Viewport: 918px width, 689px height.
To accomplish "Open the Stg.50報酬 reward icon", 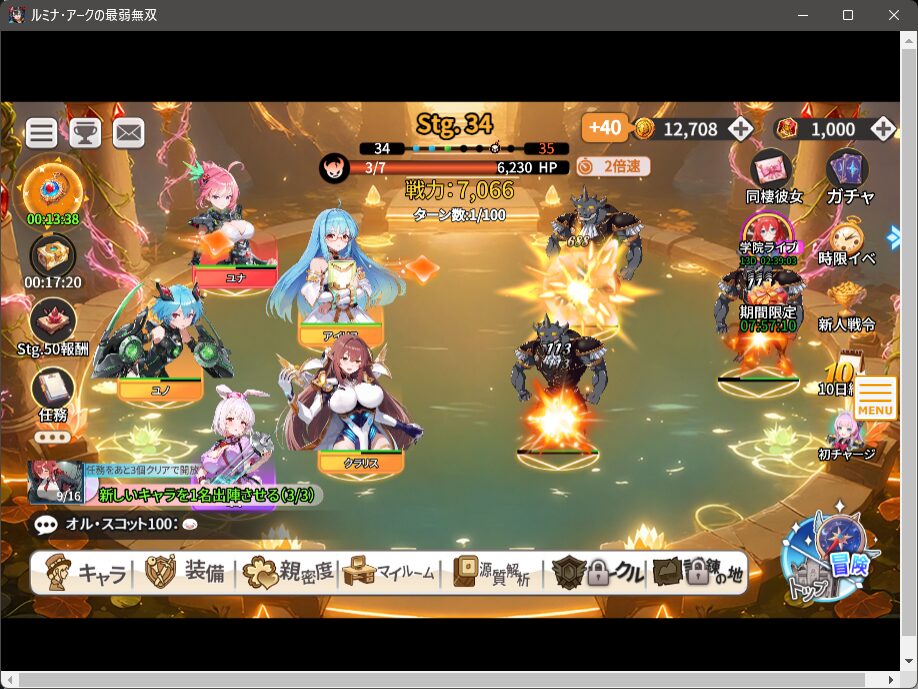I will click(x=53, y=324).
